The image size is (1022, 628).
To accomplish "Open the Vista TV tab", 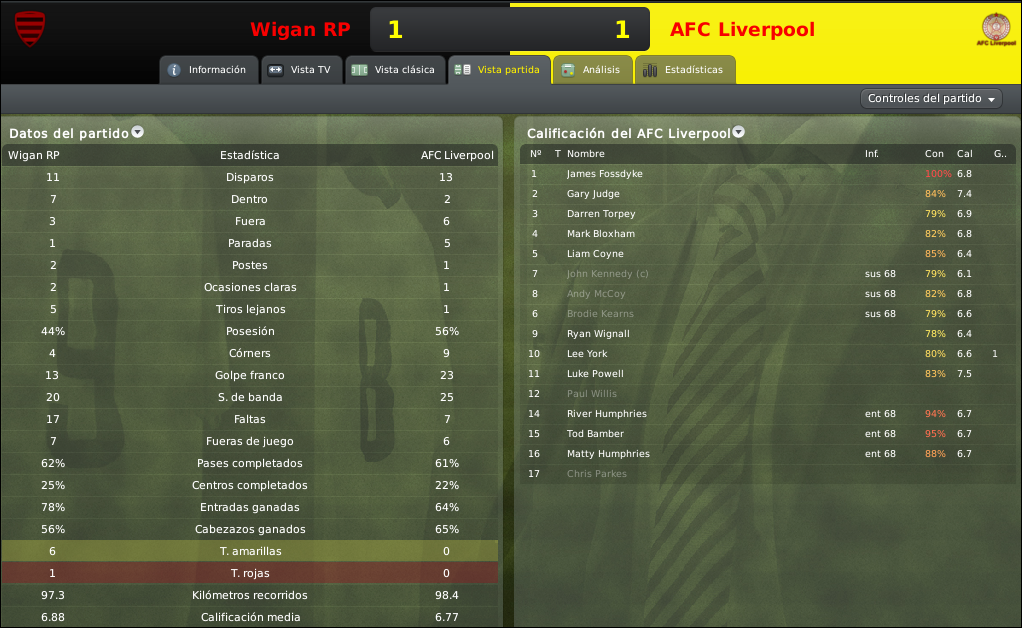I will [301, 70].
